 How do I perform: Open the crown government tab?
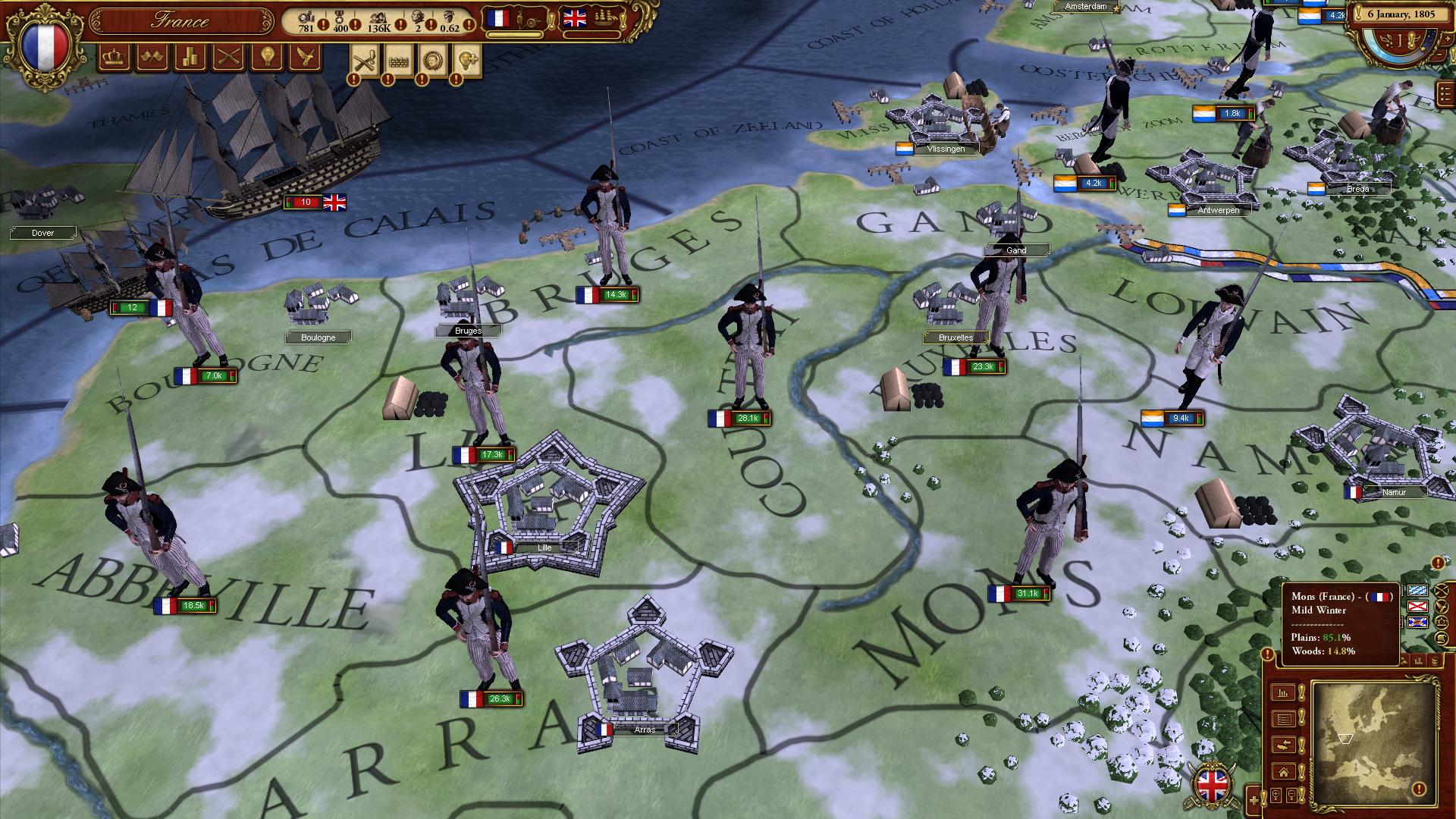[x=114, y=58]
